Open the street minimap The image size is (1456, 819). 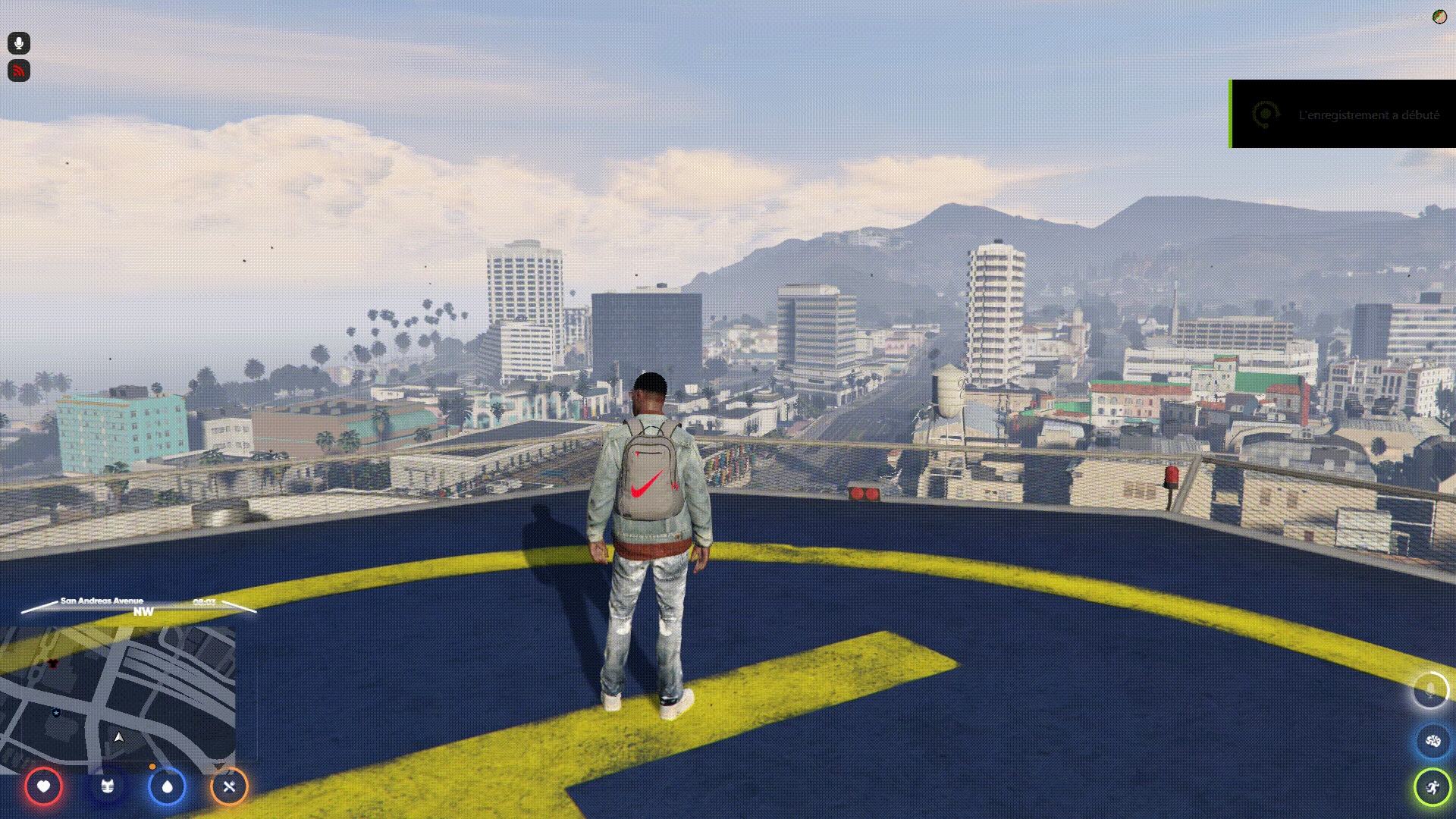click(118, 694)
